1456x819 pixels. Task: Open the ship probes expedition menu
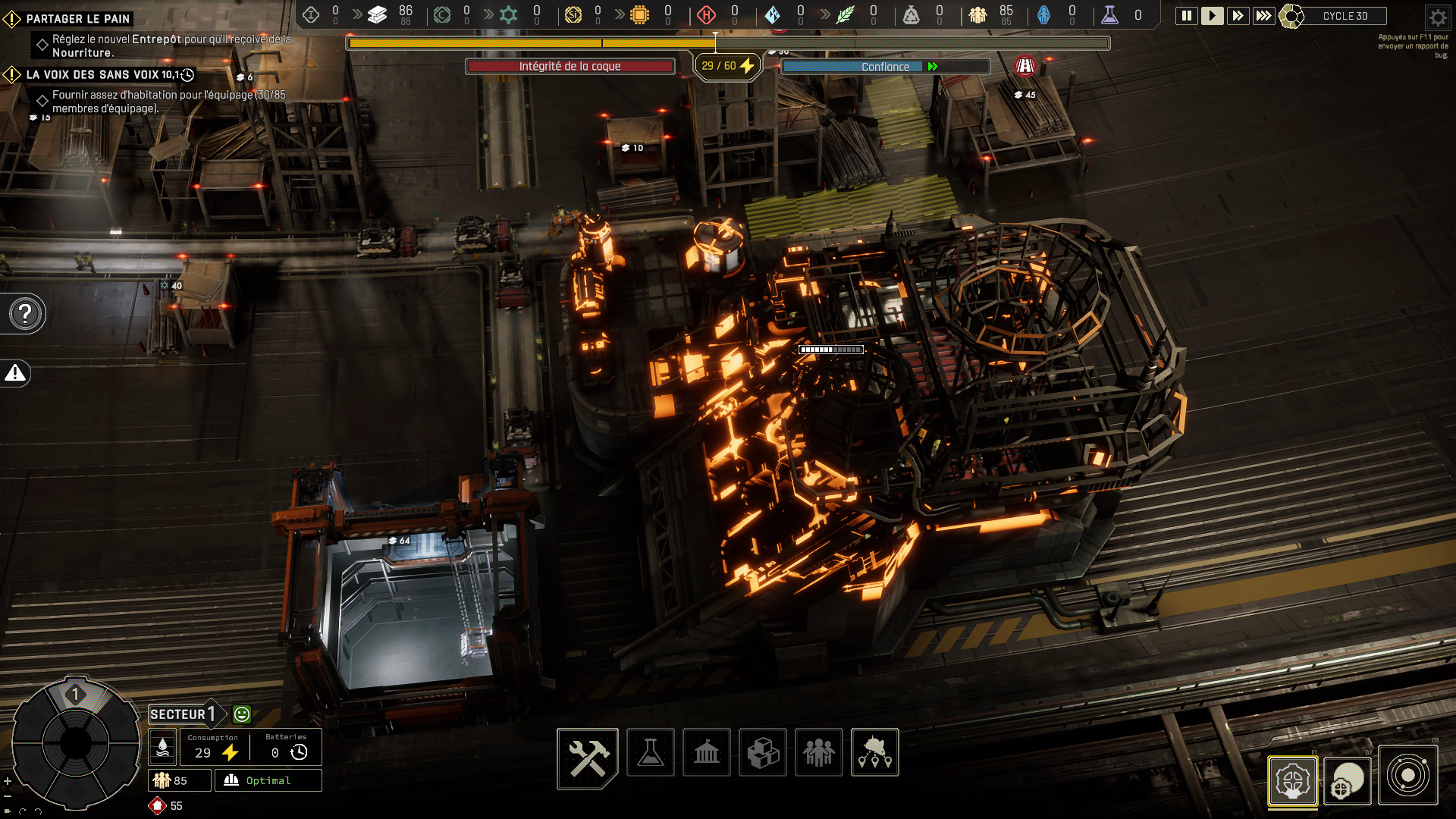(x=875, y=753)
